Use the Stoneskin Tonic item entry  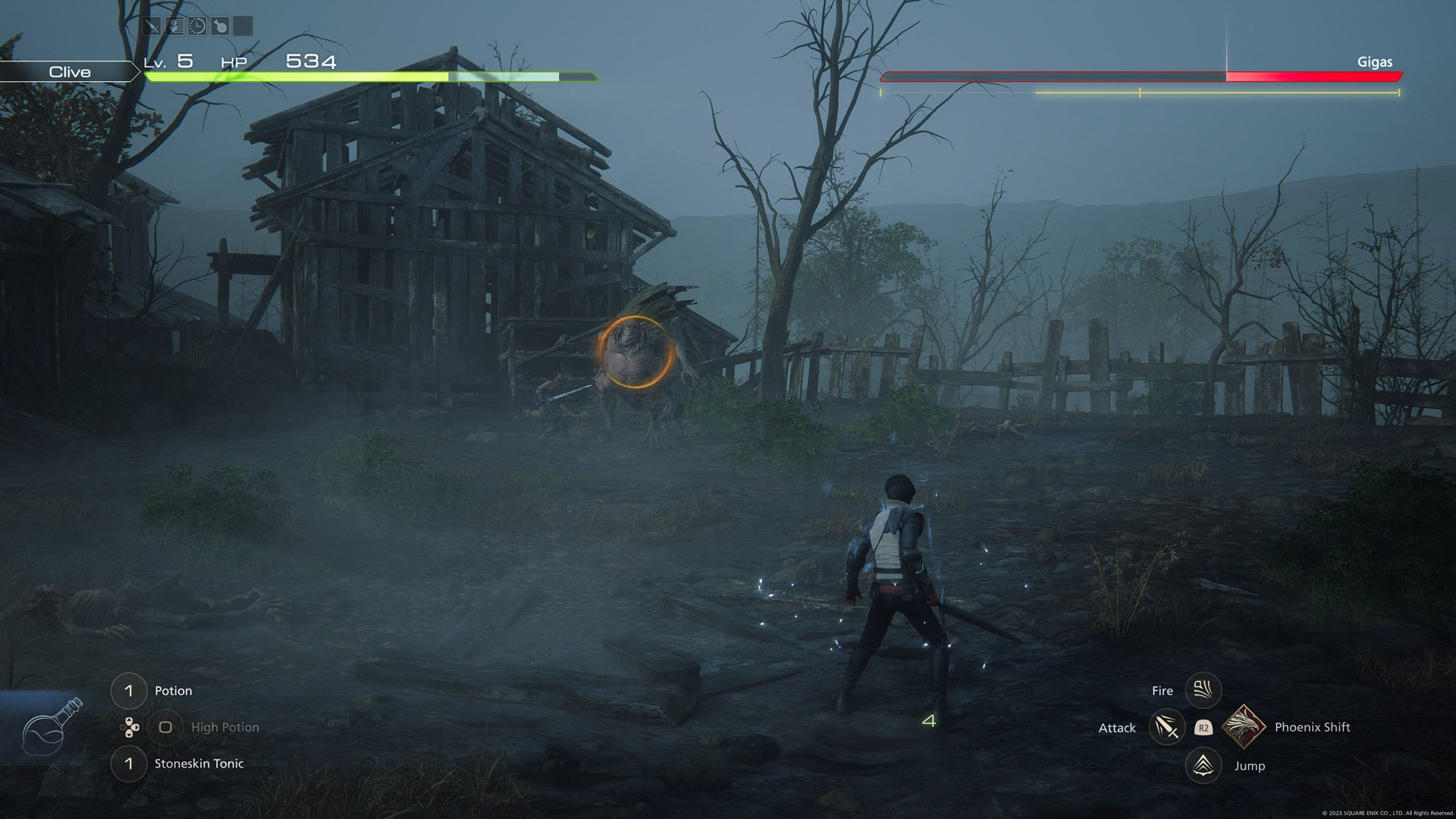point(199,764)
